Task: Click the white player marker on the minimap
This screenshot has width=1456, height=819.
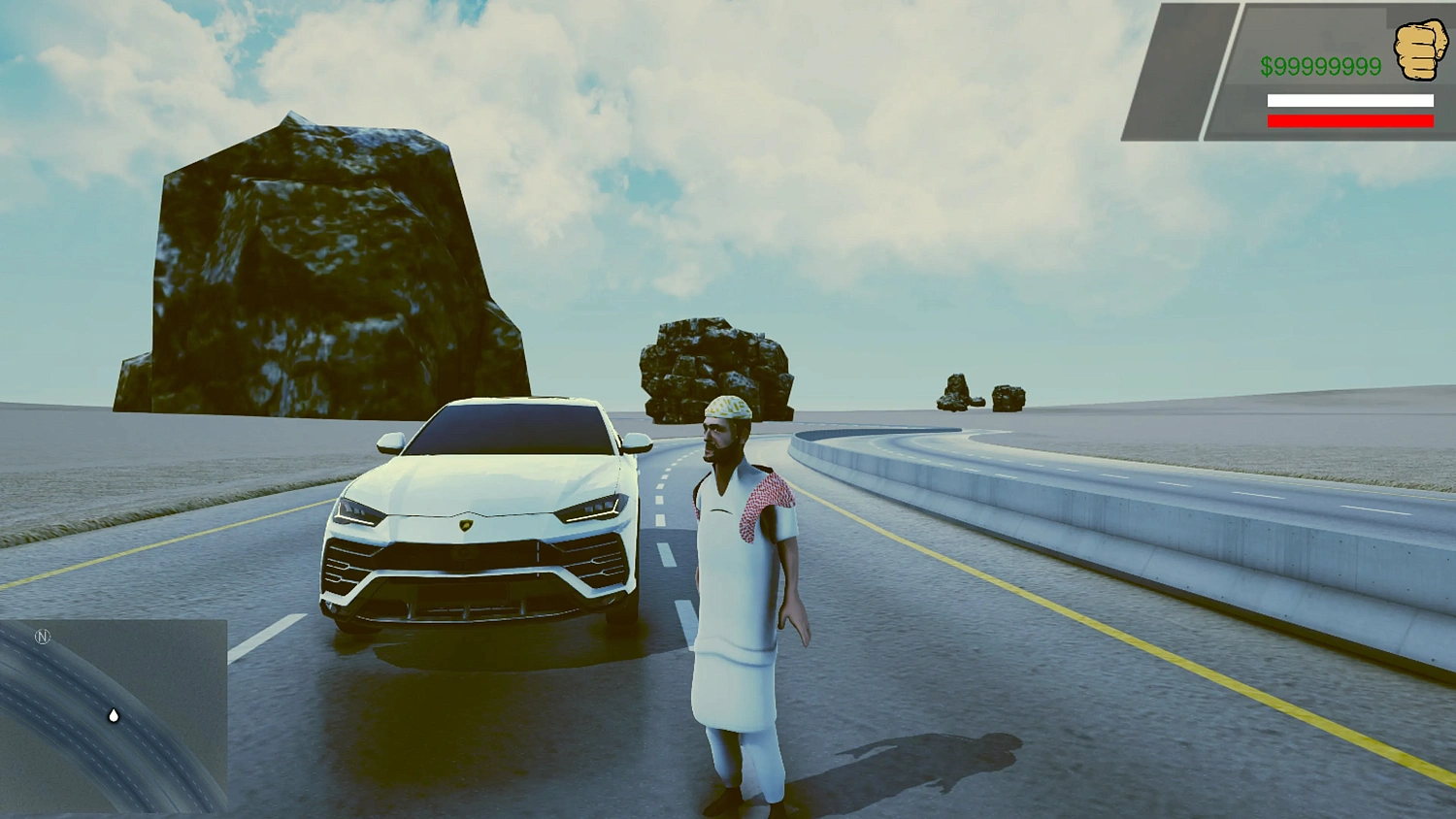Action: (x=113, y=716)
